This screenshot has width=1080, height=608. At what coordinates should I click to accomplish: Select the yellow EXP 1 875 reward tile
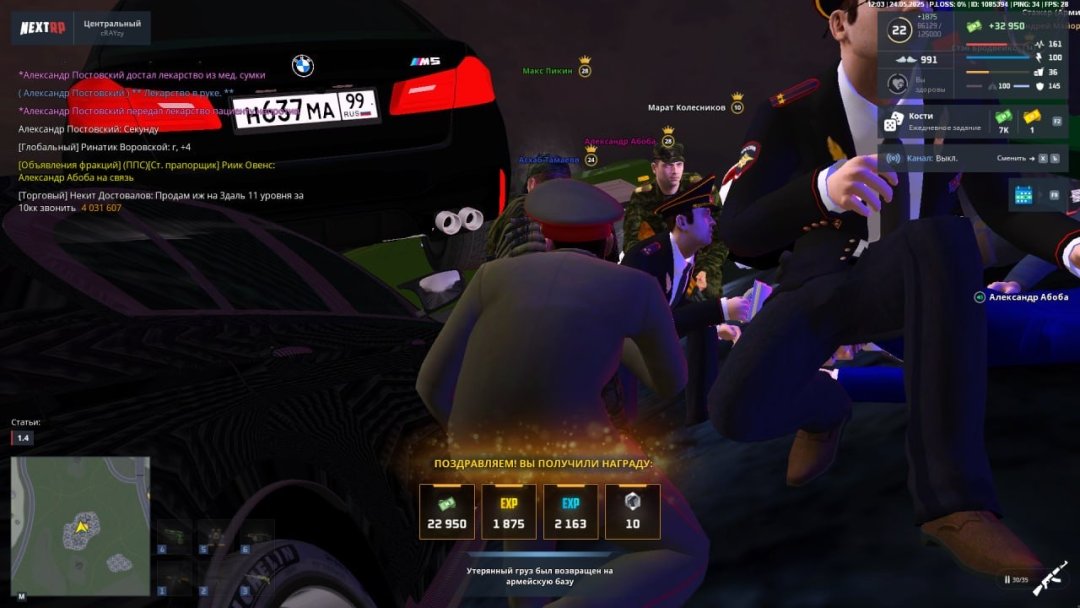(x=508, y=512)
